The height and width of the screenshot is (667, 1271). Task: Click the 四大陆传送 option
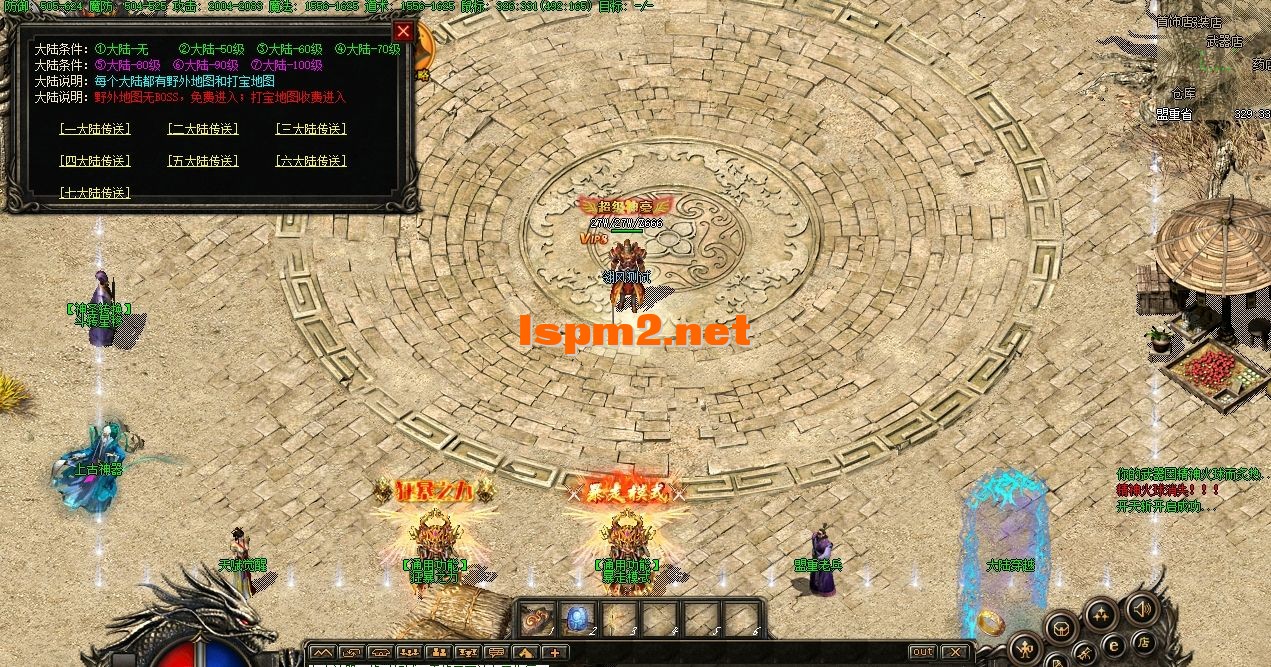95,161
